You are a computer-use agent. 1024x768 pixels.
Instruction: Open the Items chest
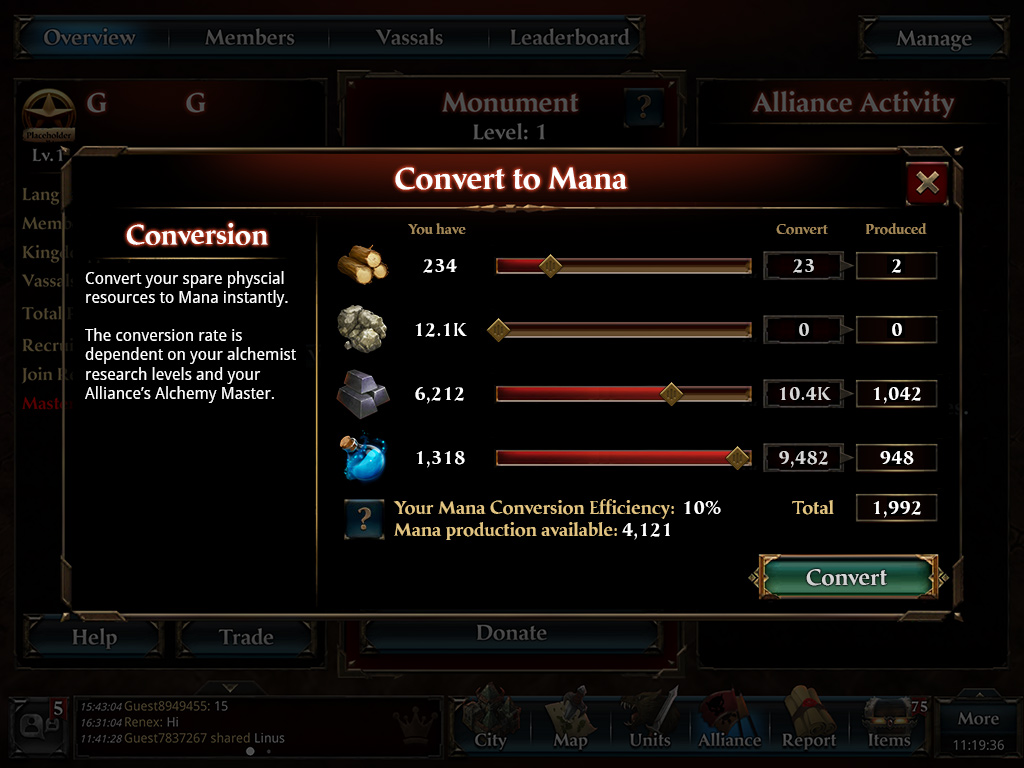pyautogui.click(x=889, y=722)
